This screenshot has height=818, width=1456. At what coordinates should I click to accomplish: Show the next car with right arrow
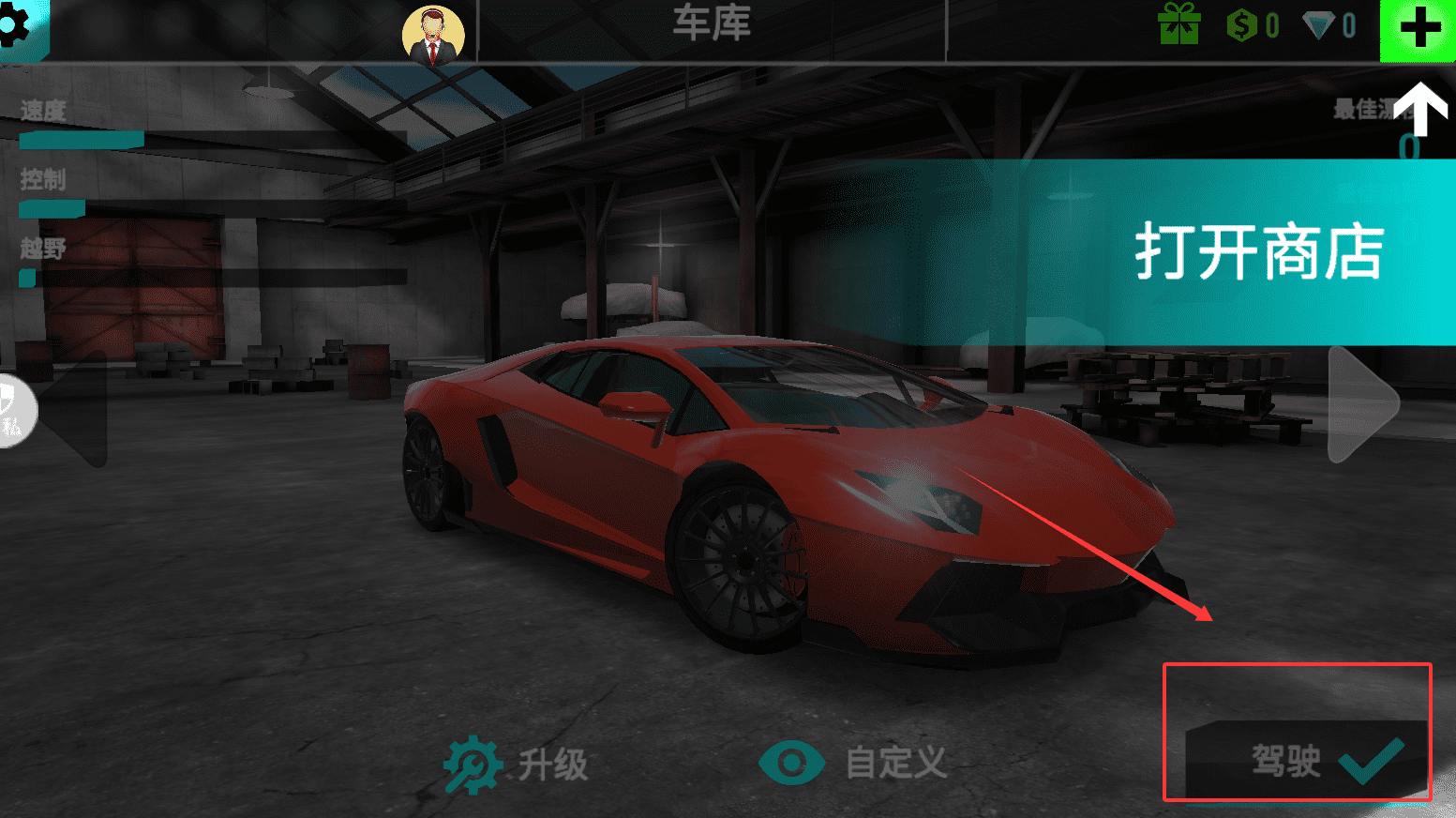1364,404
